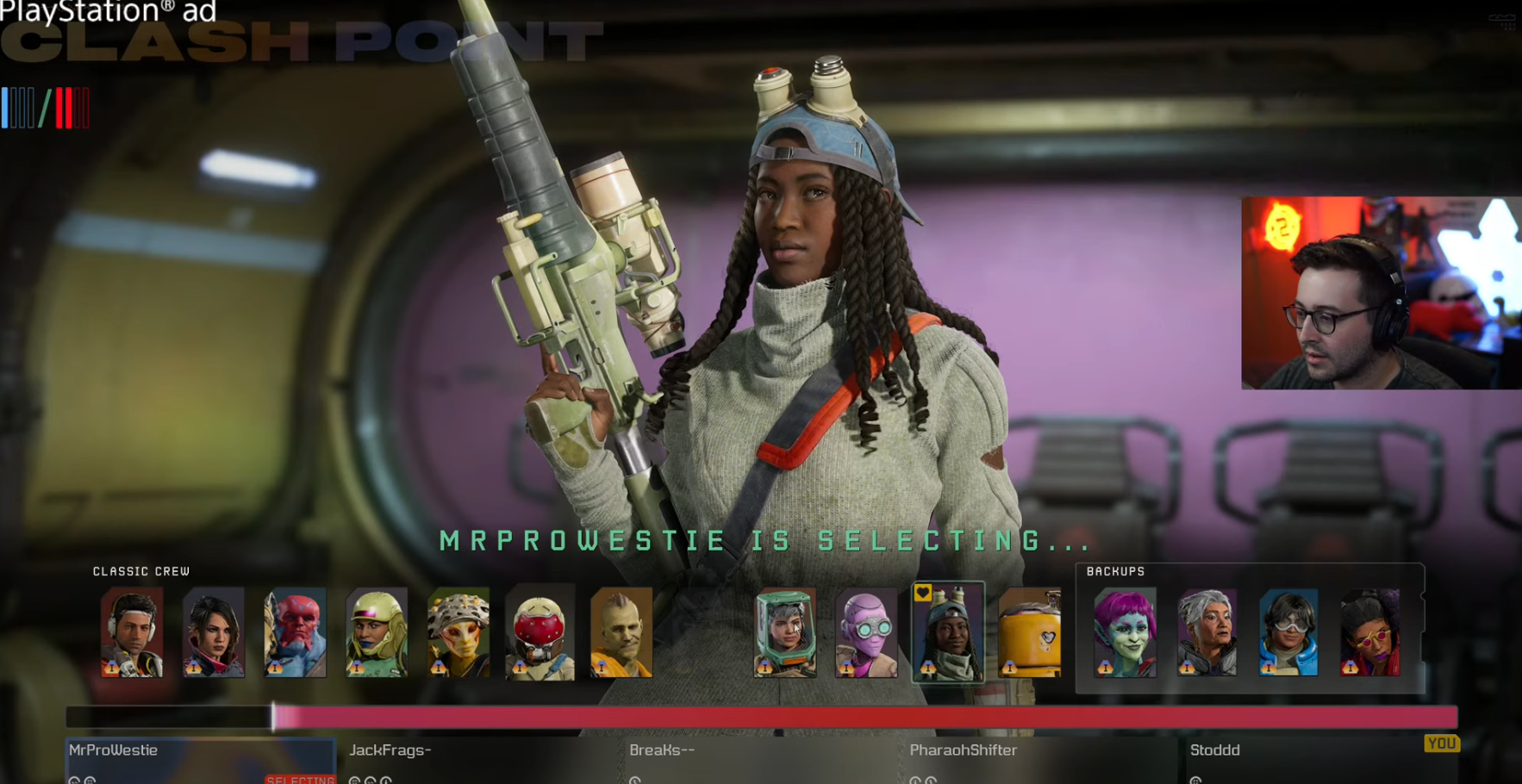The height and width of the screenshot is (784, 1522).
Task: Select the purple alien with goggles
Action: [x=866, y=632]
